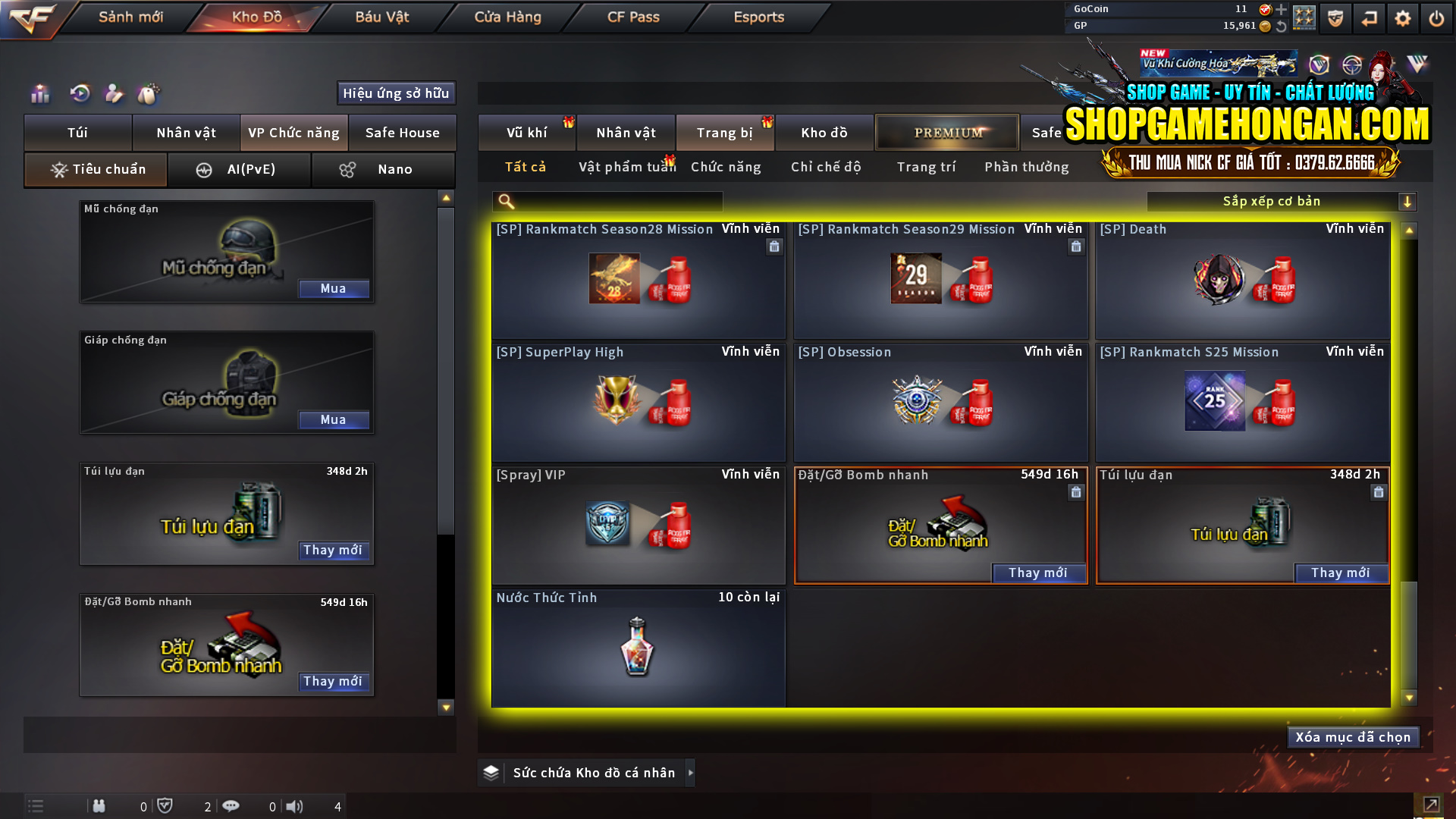Image resolution: width=1456 pixels, height=819 pixels.
Task: Open chat via the speech bubble icon
Action: point(231,806)
